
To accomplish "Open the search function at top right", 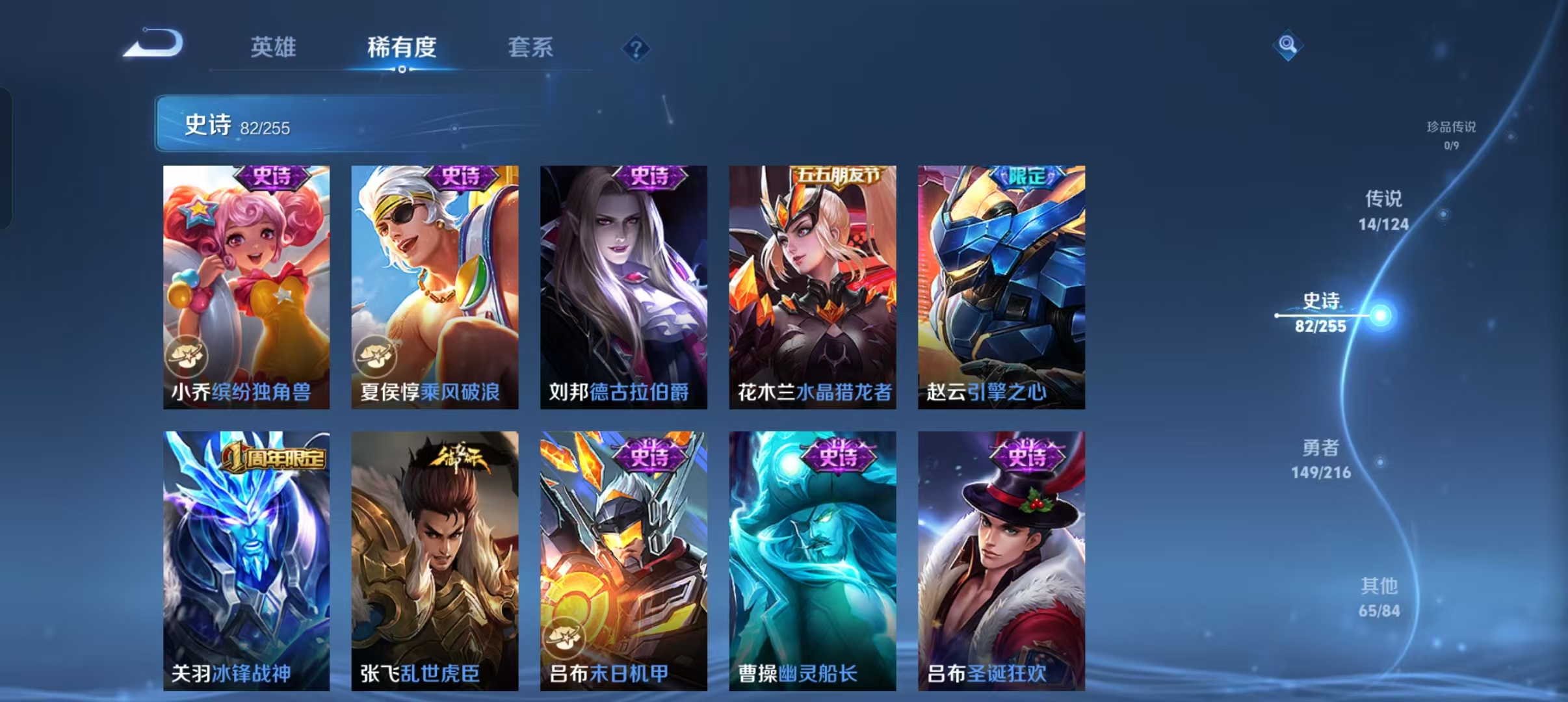I will (1288, 46).
